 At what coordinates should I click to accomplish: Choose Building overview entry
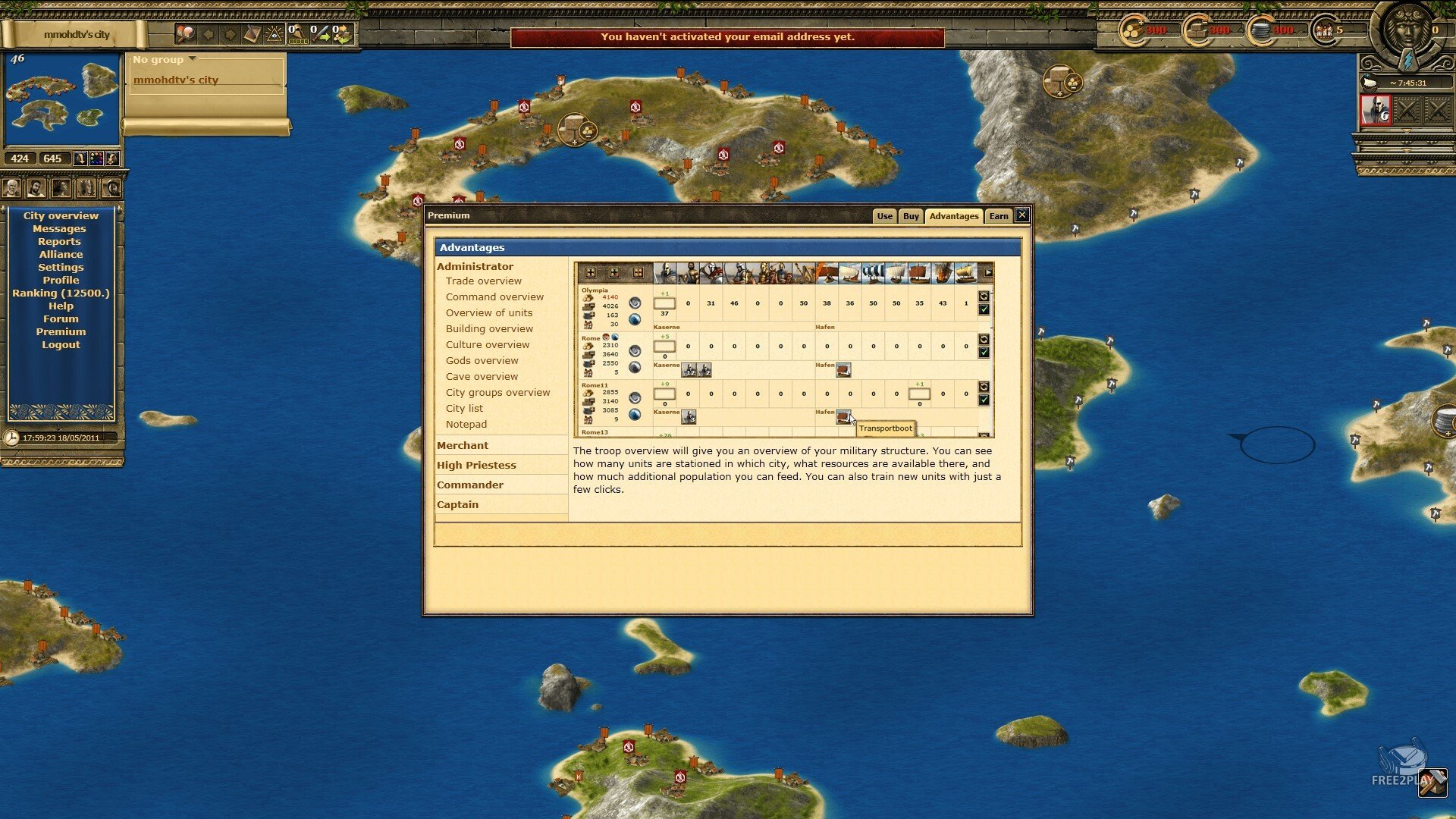[x=489, y=329]
